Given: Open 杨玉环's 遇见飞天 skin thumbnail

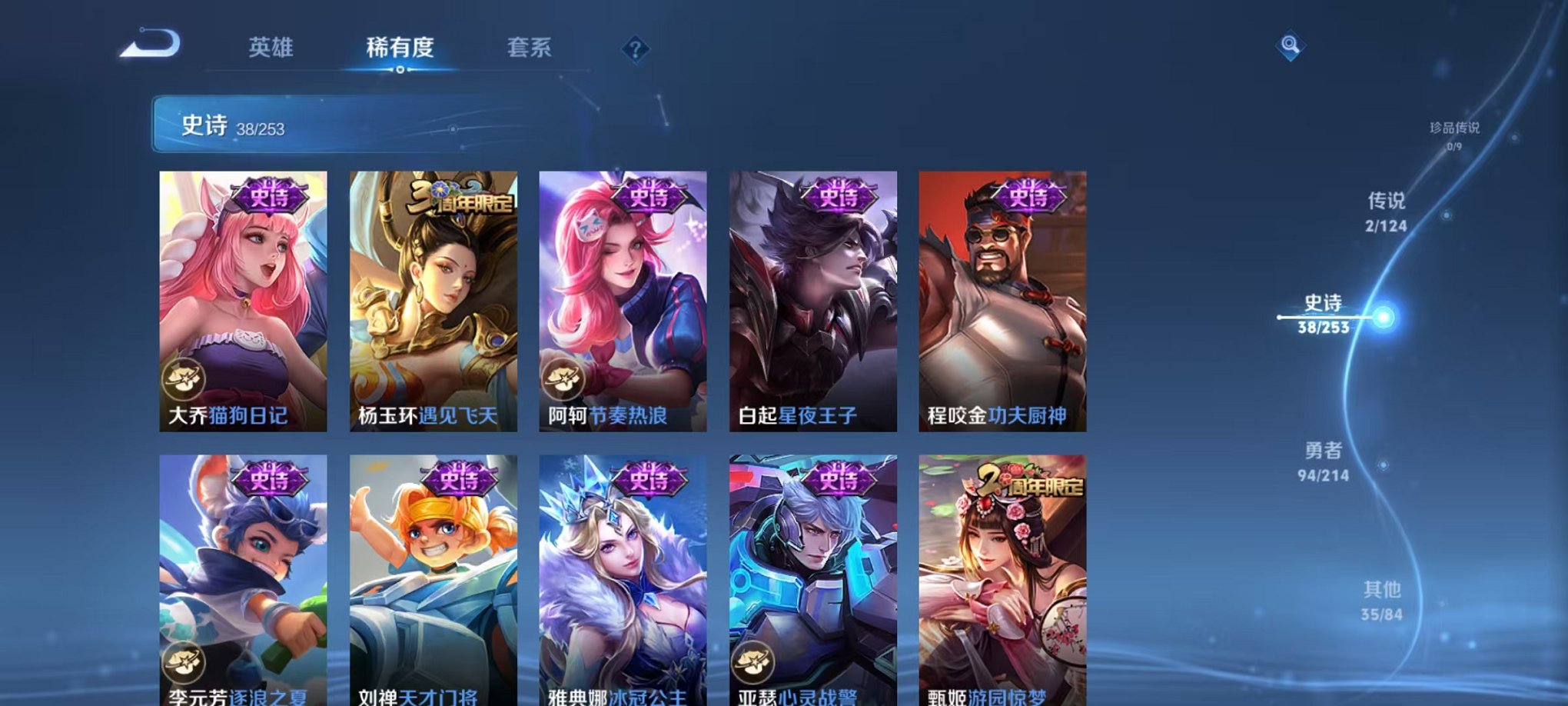Looking at the screenshot, I should [434, 300].
